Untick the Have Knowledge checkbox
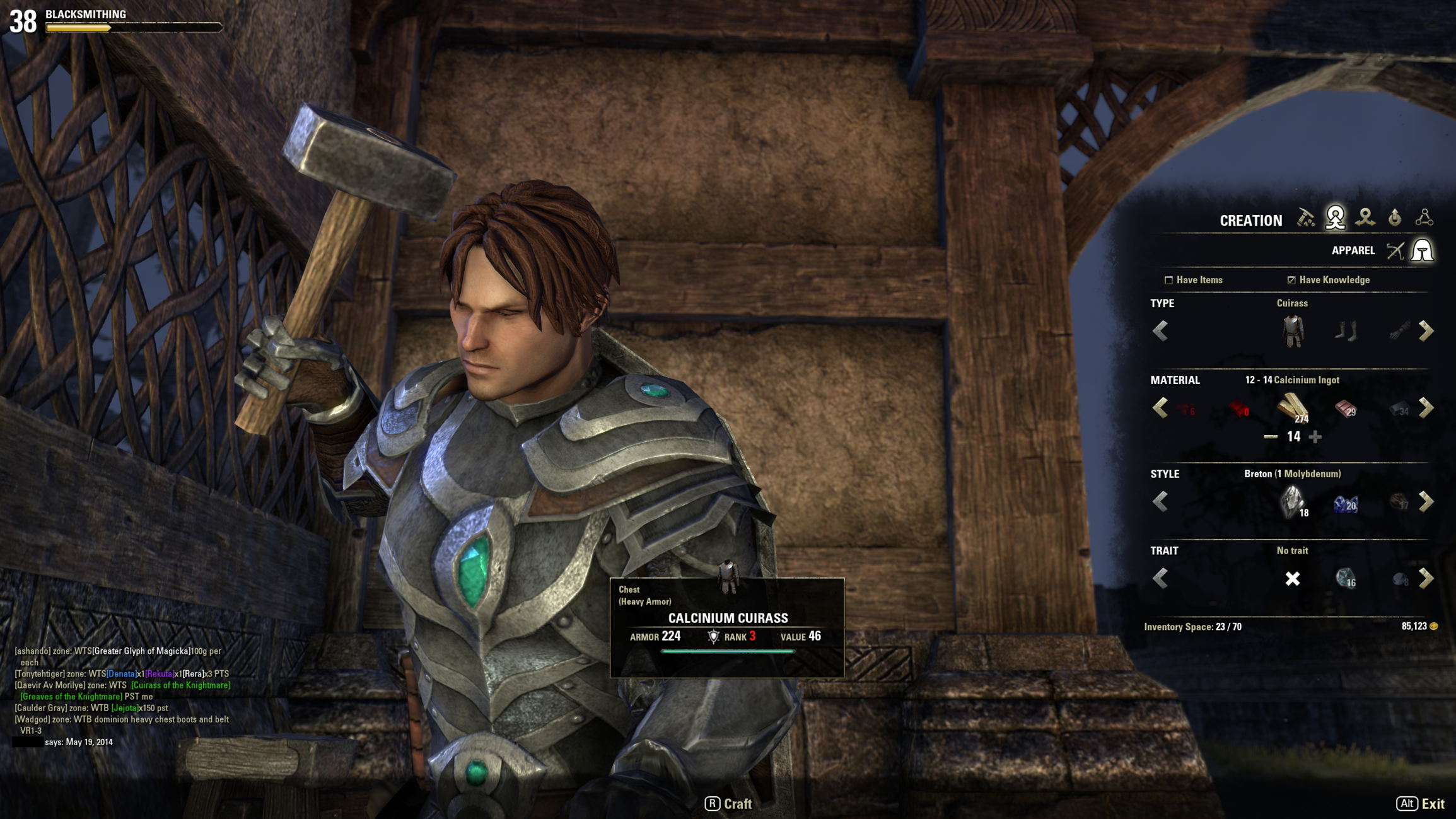This screenshot has height=819, width=1456. coord(1291,280)
